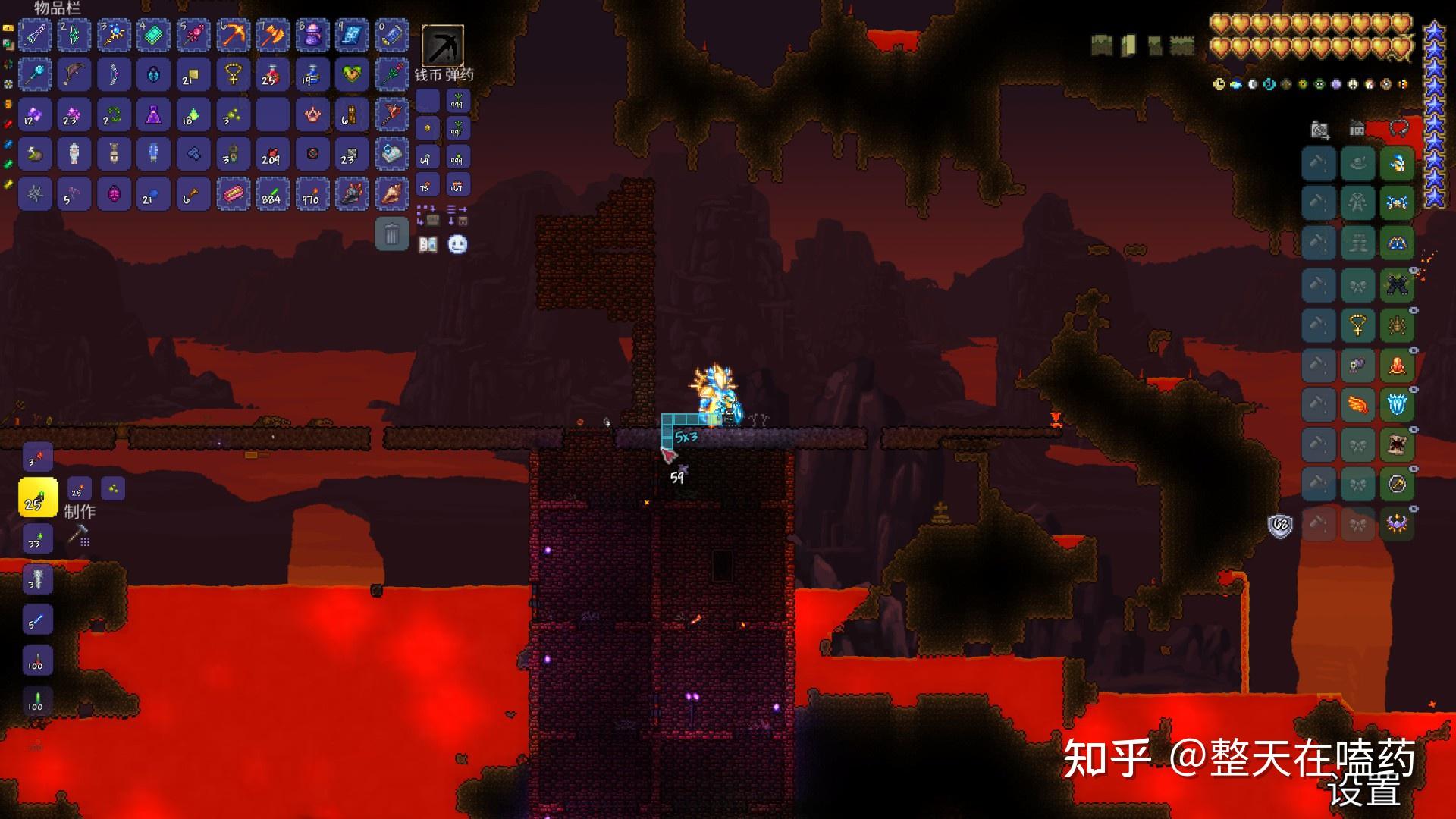Click the trash can slot
Screen dimensions: 1456x819
[x=391, y=234]
